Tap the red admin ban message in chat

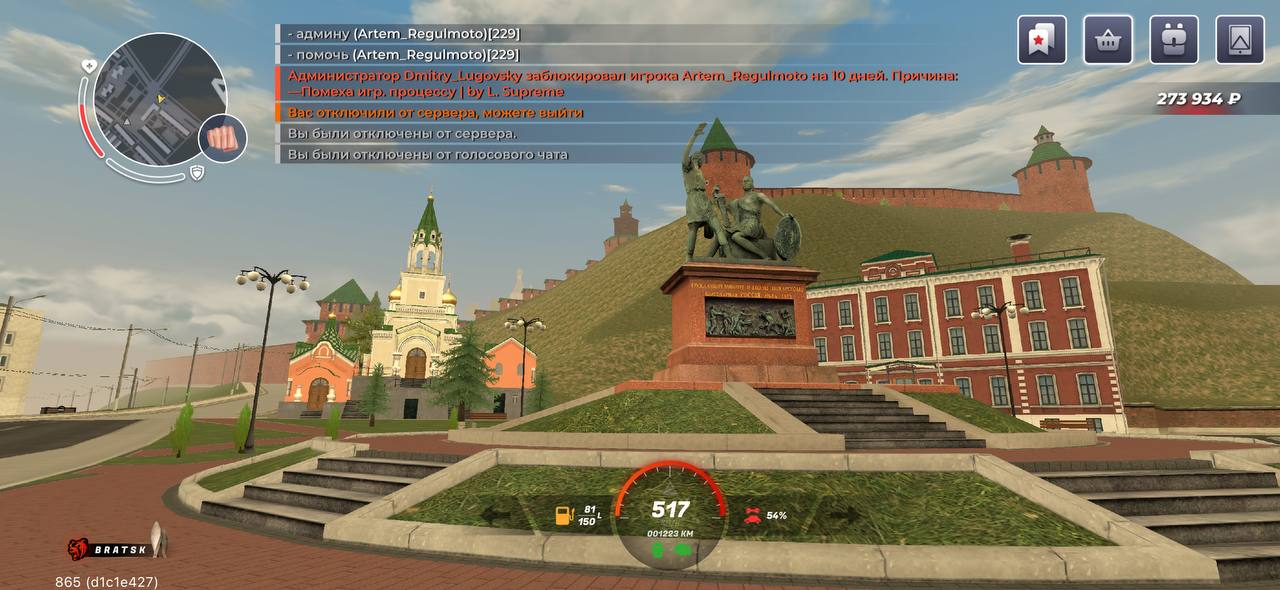coord(622,83)
